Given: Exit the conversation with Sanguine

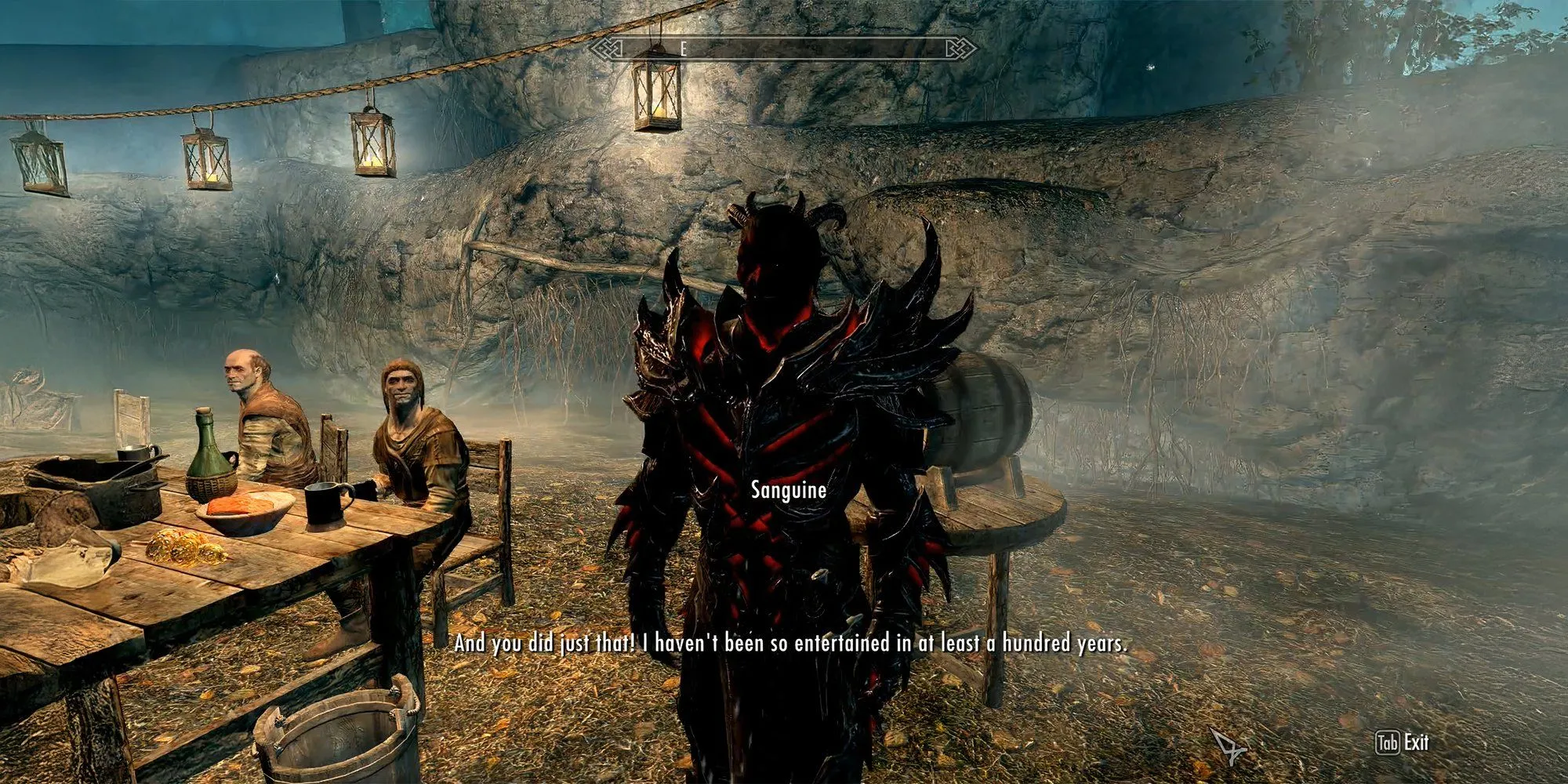Looking at the screenshot, I should point(1402,742).
